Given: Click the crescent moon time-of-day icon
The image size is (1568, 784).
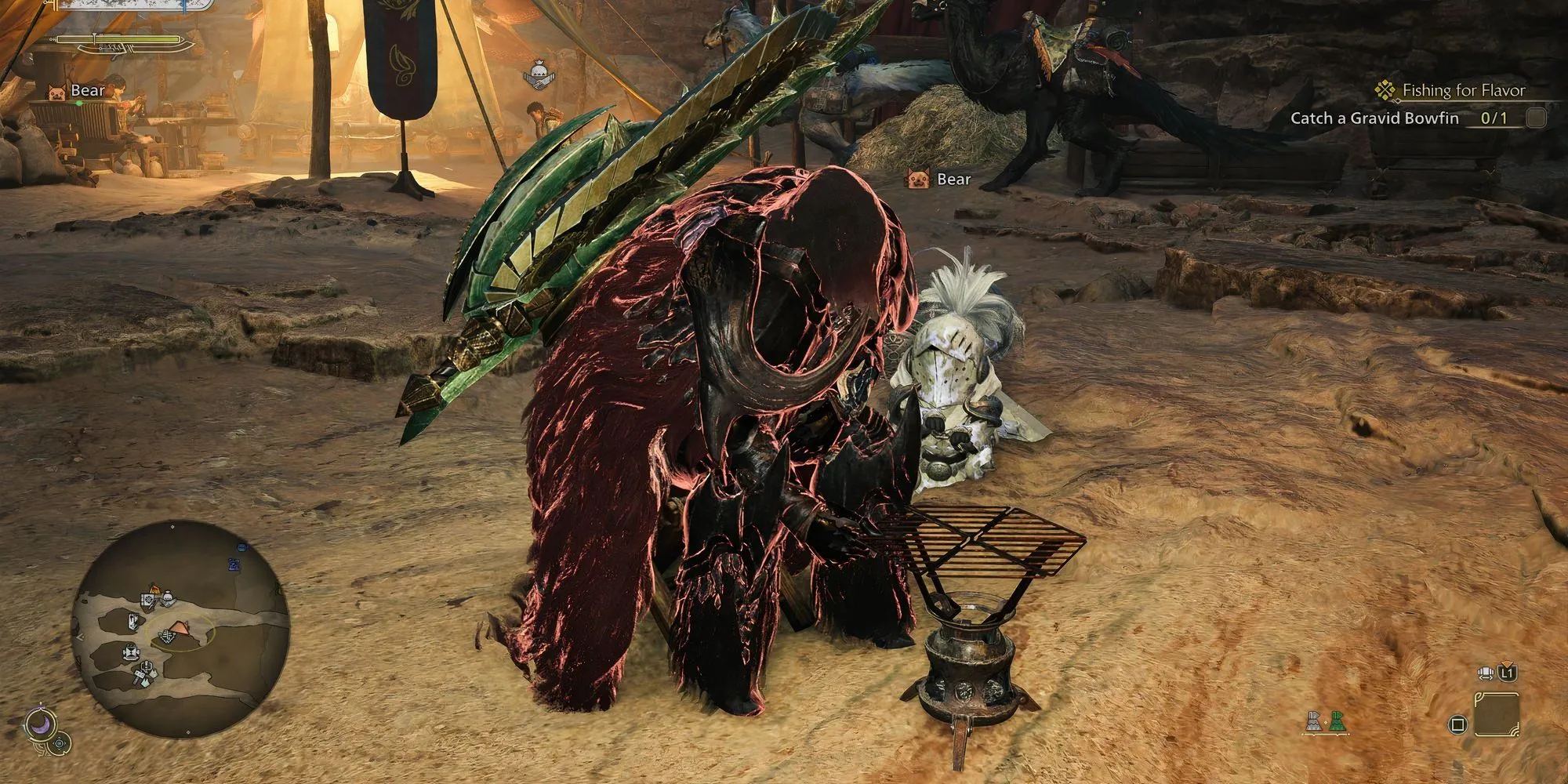Looking at the screenshot, I should [x=39, y=724].
